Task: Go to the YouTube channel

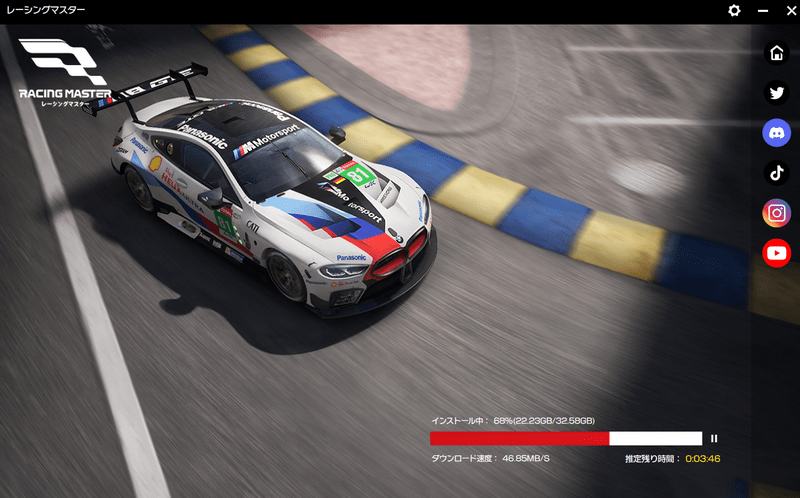Action: [776, 253]
